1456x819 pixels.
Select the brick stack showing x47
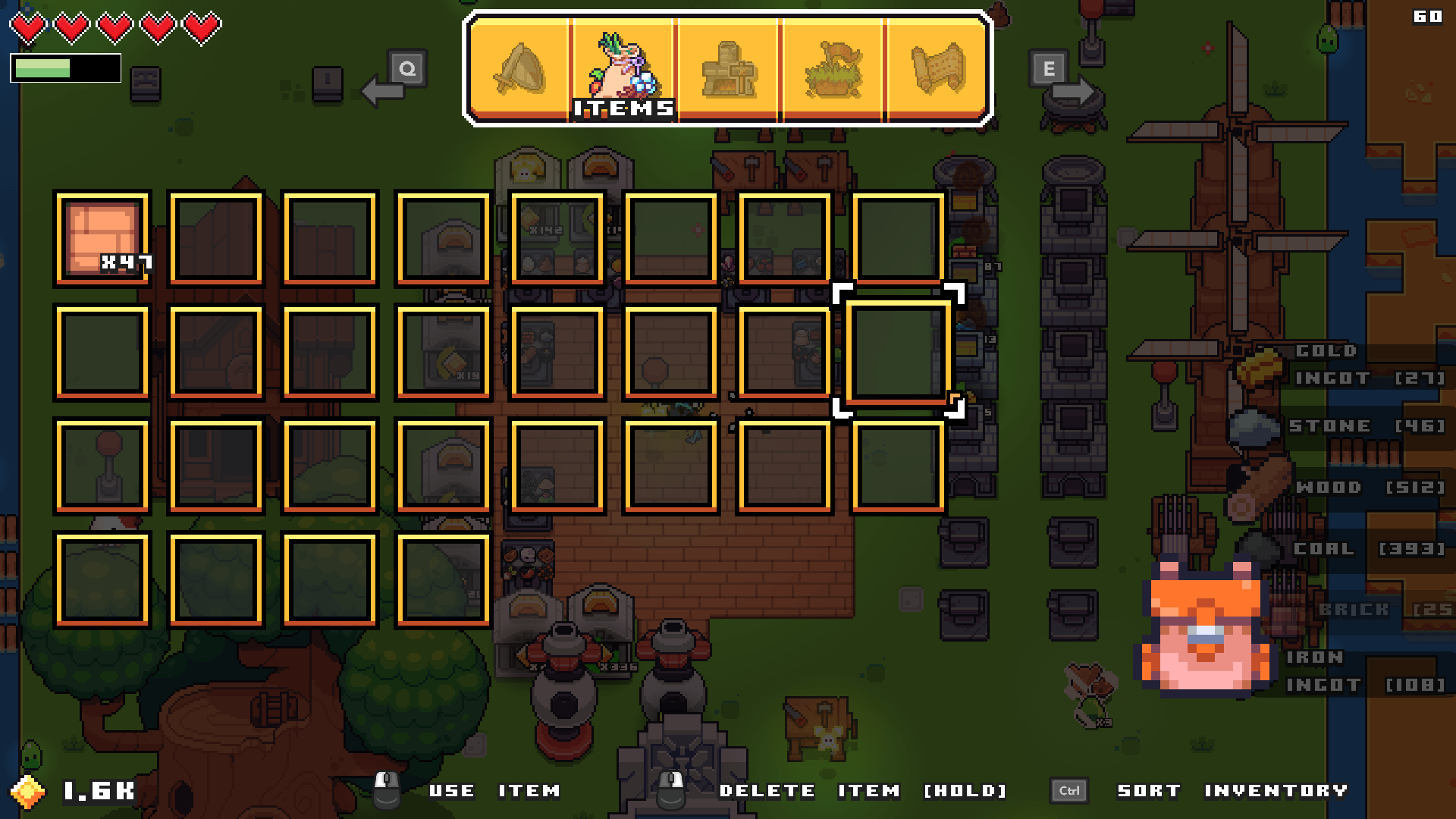(x=102, y=237)
